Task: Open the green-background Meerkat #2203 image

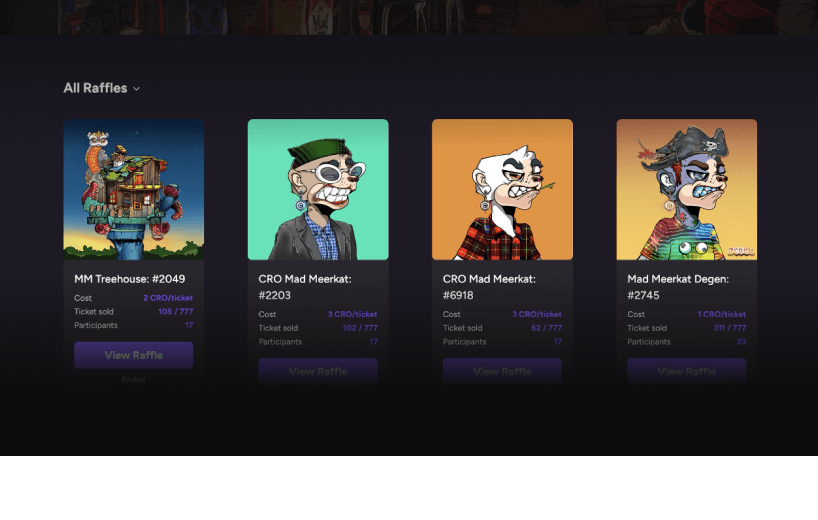Action: point(318,190)
